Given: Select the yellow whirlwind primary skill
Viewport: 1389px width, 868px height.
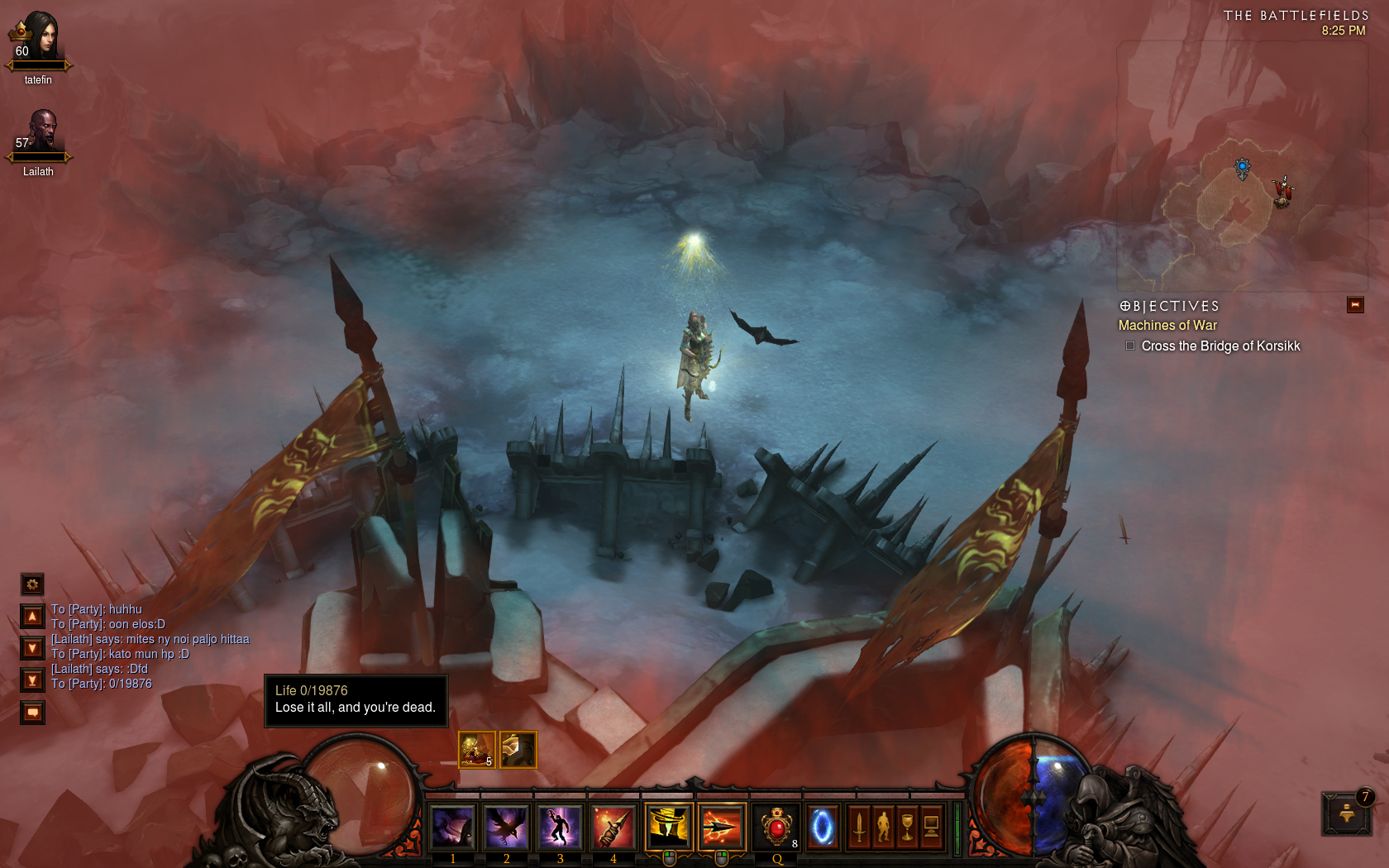Looking at the screenshot, I should coord(668,827).
